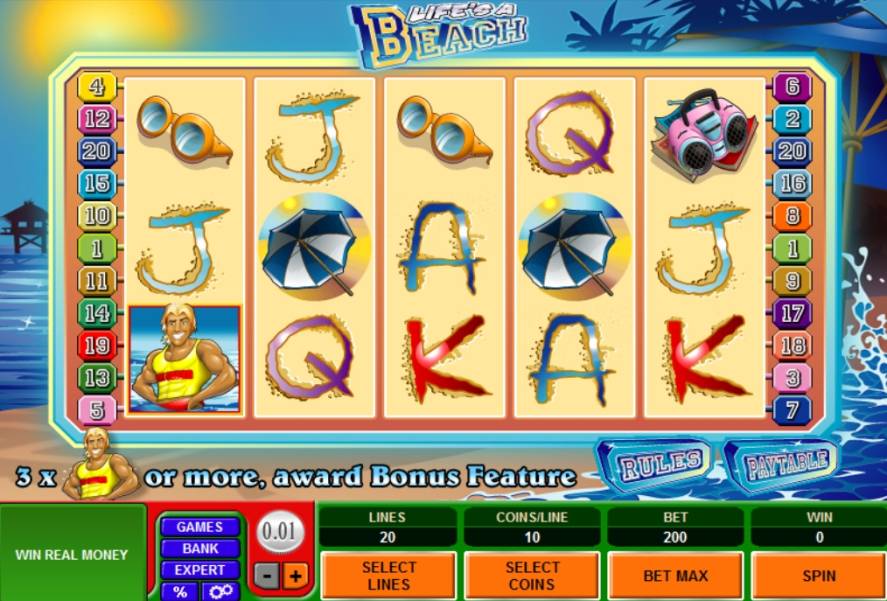Image resolution: width=887 pixels, height=601 pixels.
Task: Increase coin size with plus button
Action: [295, 576]
